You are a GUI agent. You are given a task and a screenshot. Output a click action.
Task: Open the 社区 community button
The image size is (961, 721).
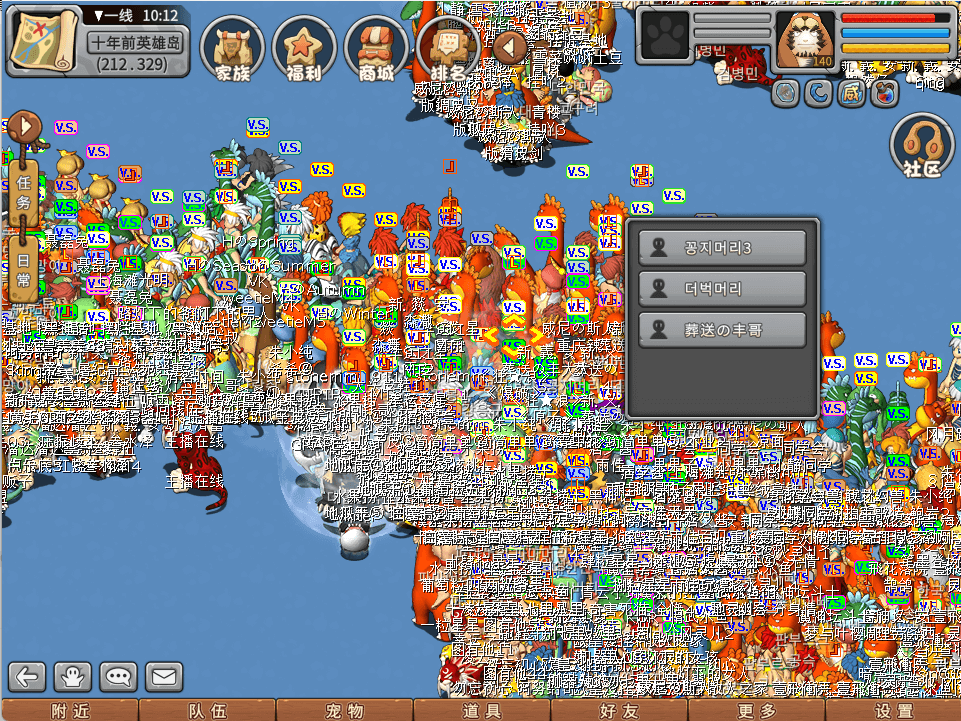[x=922, y=146]
